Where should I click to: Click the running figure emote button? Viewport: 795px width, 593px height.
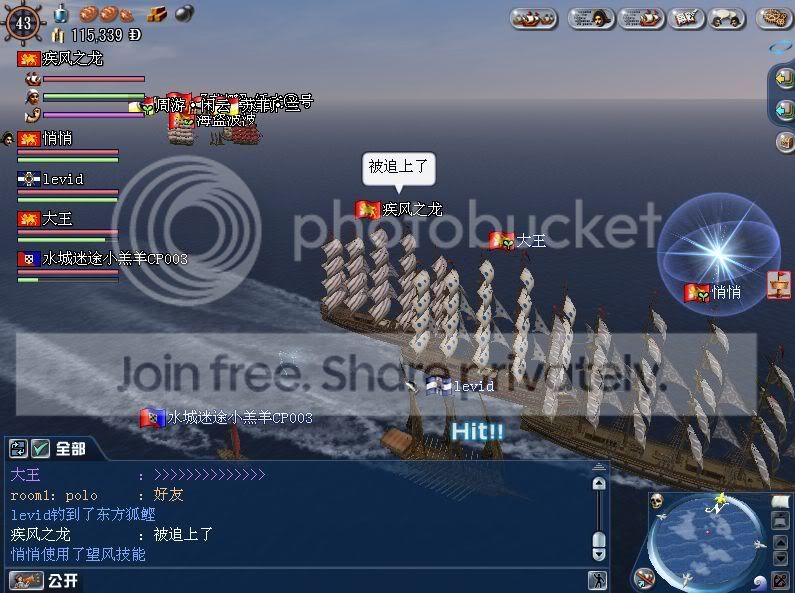[x=597, y=580]
